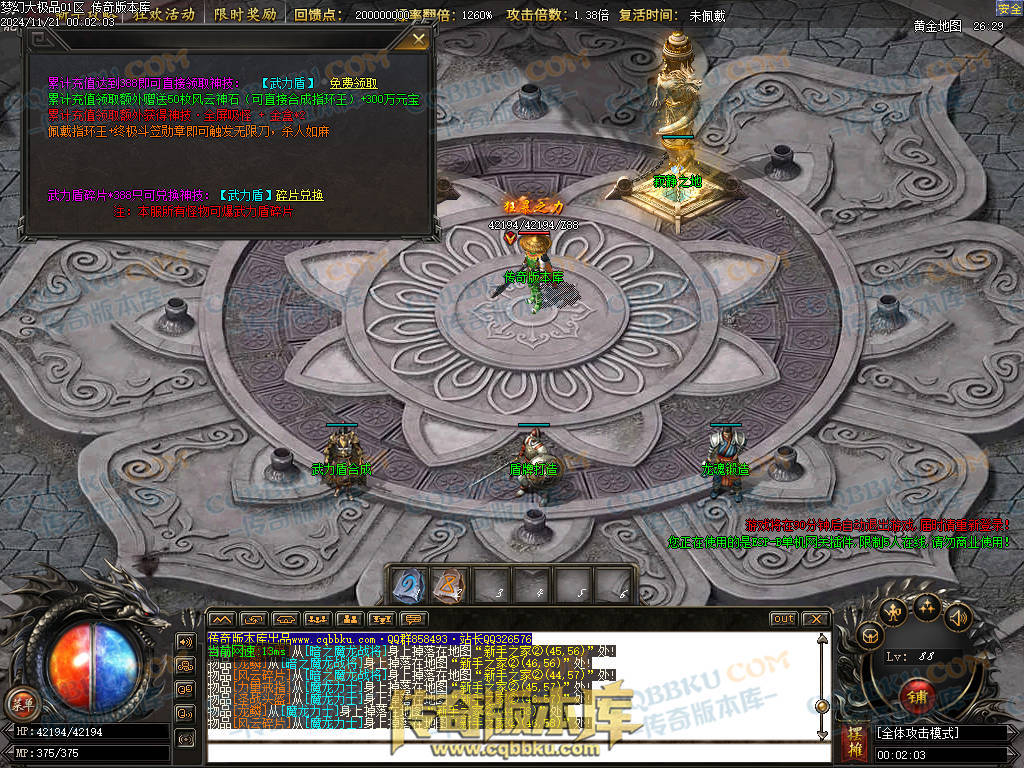Close the chat panel with X button
This screenshot has width=1024, height=768.
click(x=815, y=619)
